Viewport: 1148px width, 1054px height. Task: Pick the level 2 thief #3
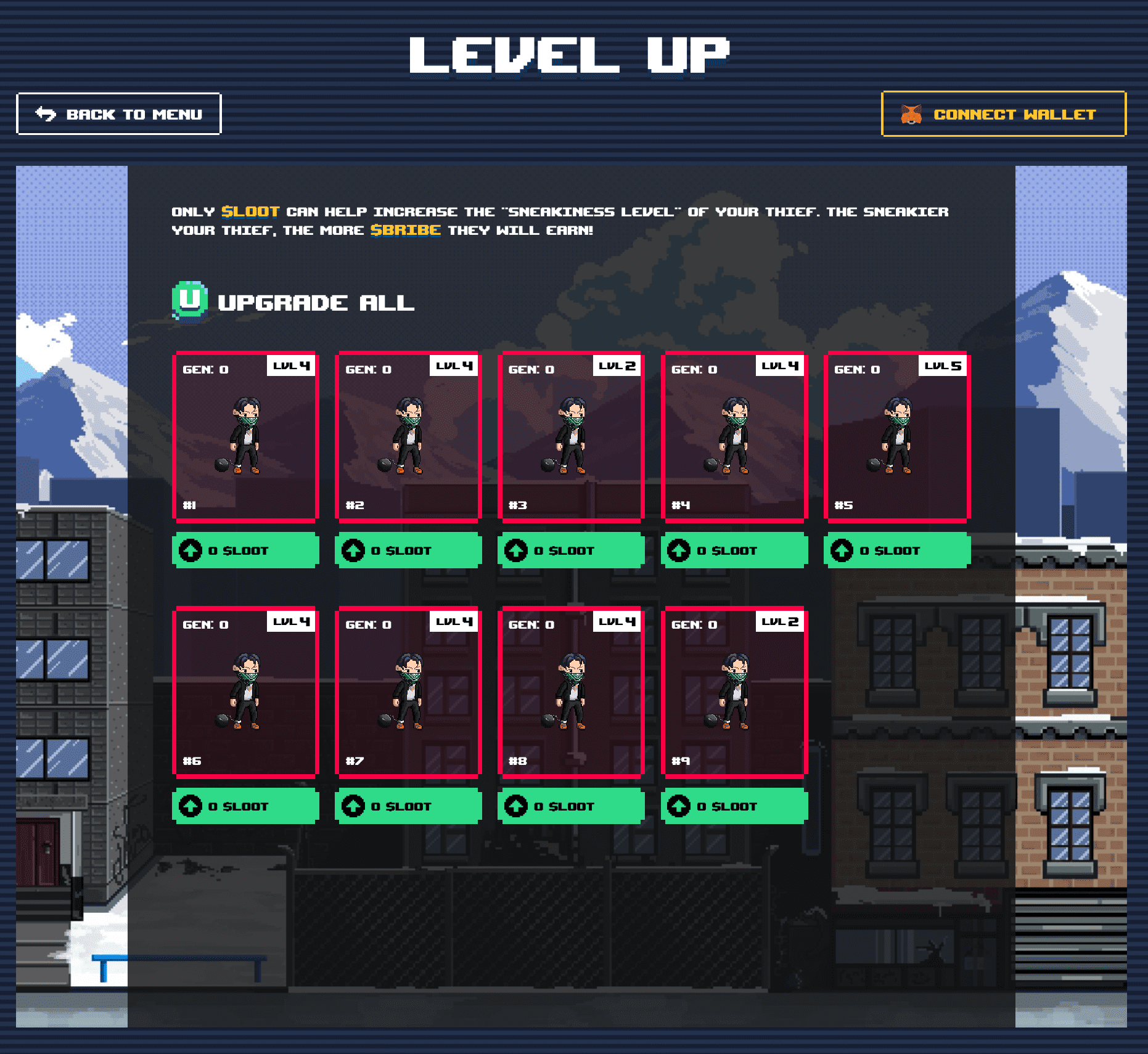coord(571,436)
